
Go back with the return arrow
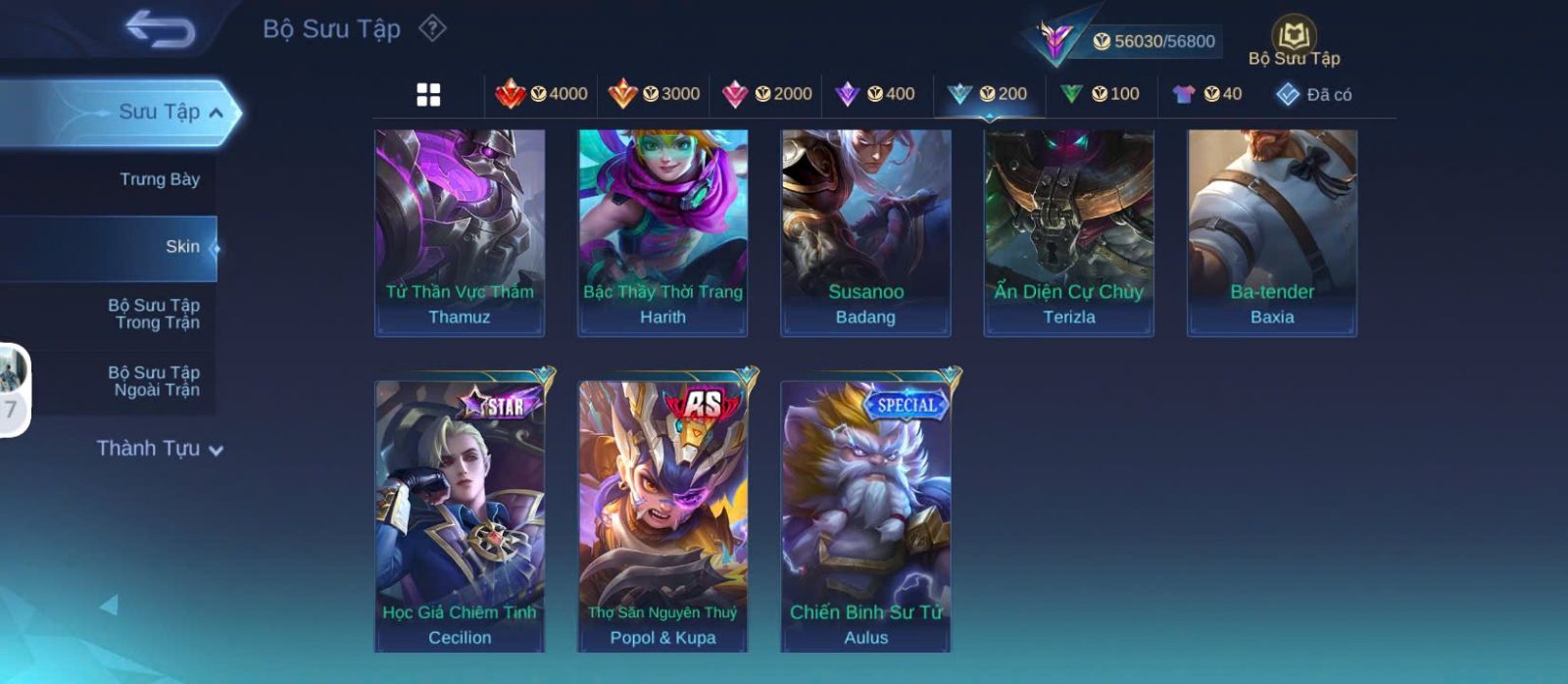[160, 30]
